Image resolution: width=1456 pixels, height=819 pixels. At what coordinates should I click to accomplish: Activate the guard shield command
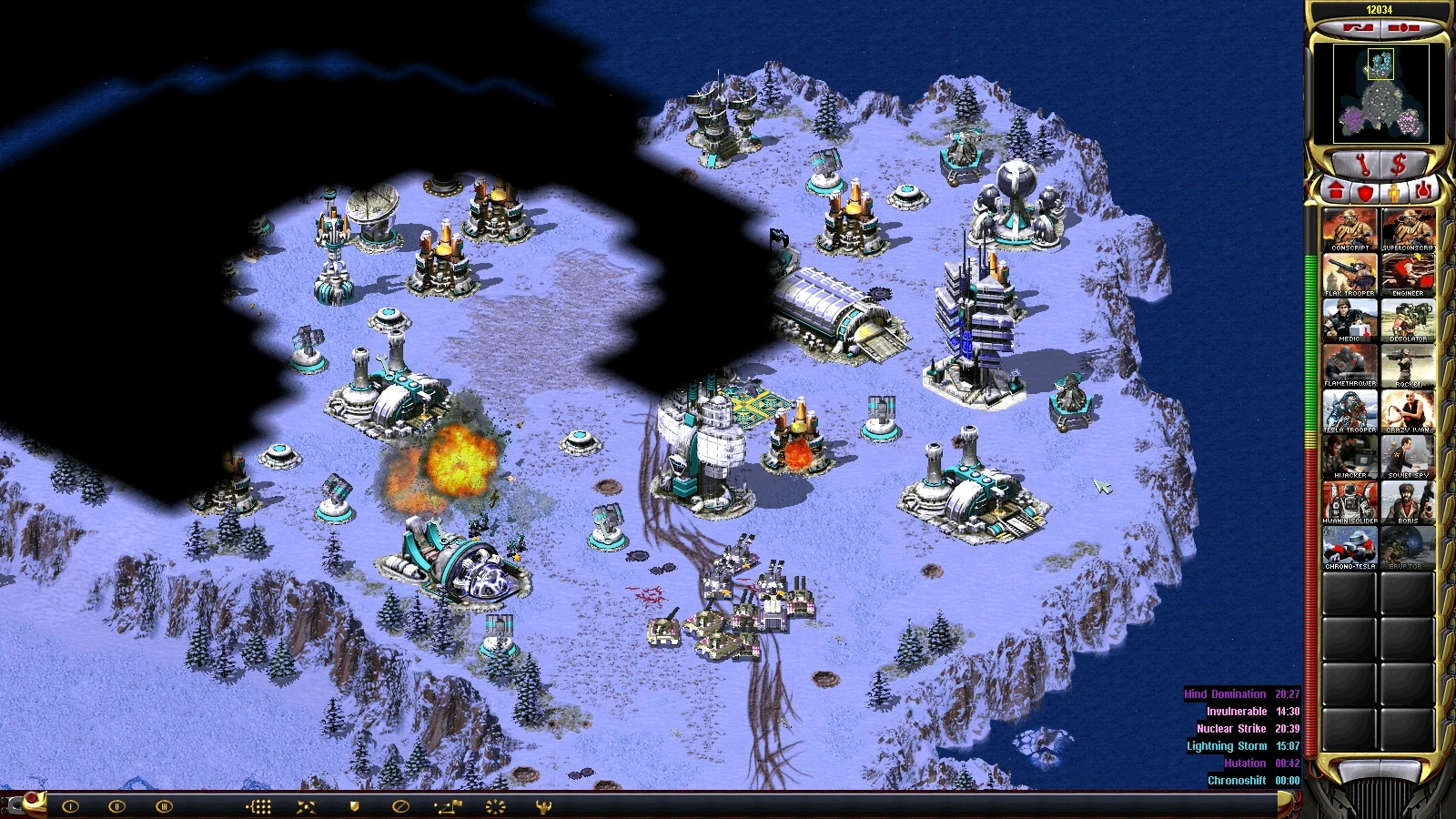355,806
